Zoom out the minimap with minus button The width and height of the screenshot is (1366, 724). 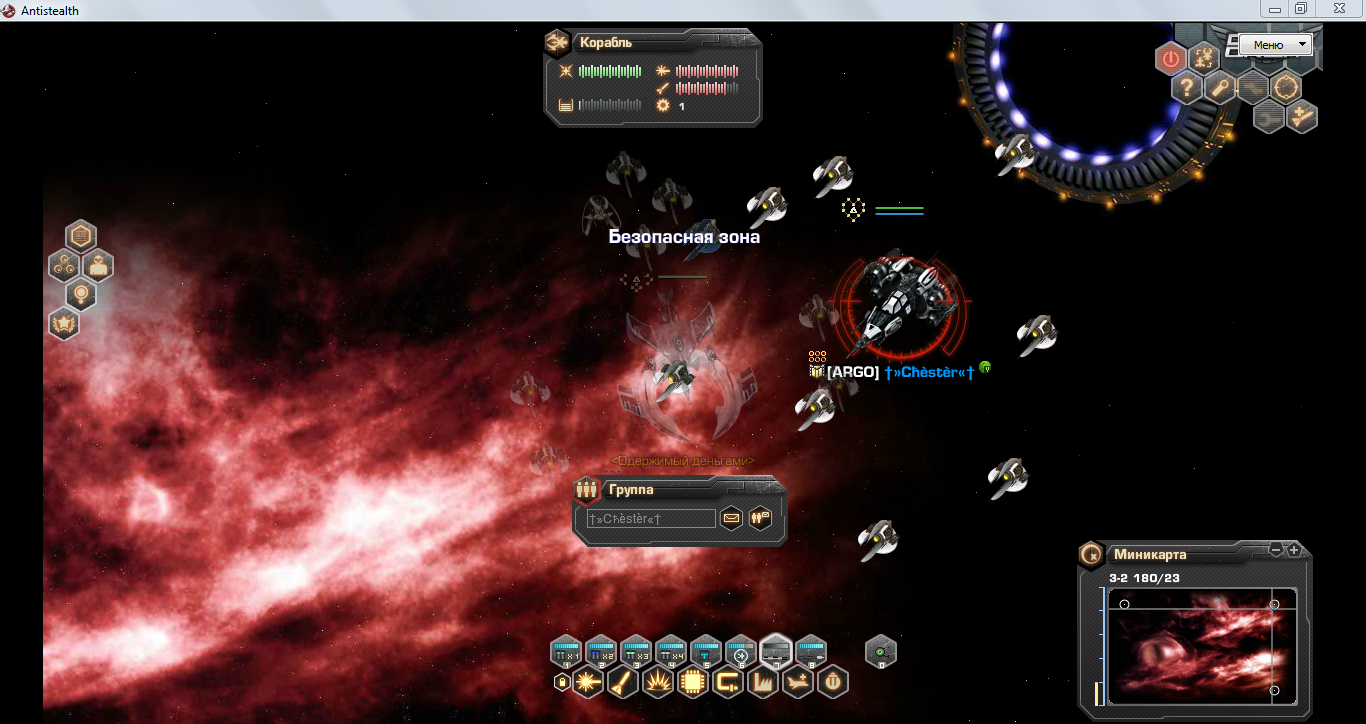coord(1276,550)
